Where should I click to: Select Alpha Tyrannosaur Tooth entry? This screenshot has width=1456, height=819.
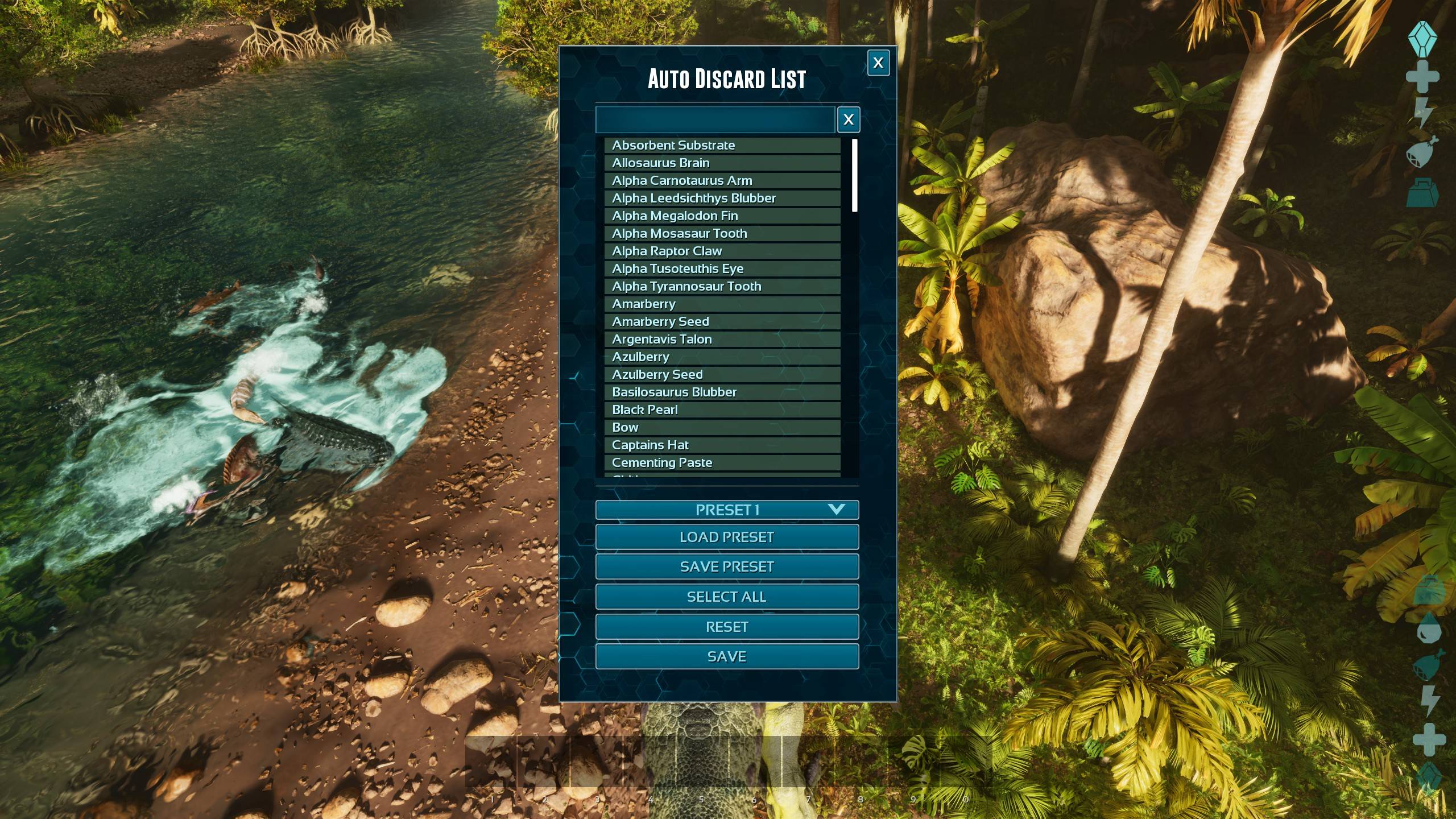722,287
